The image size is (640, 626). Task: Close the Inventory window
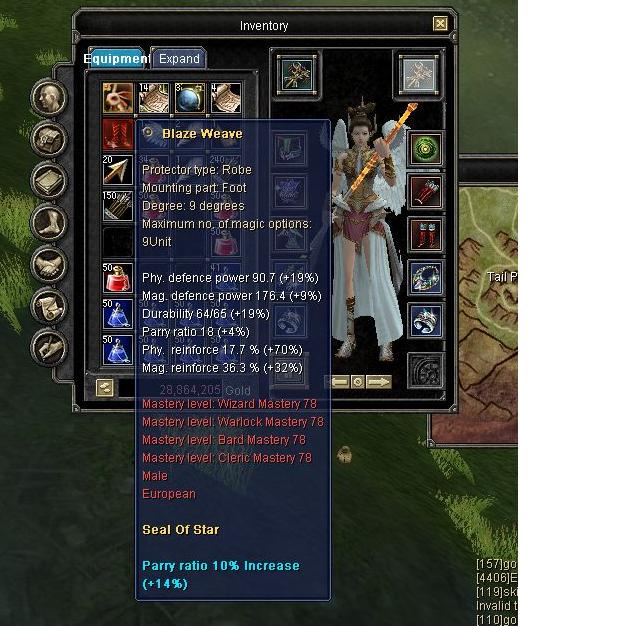[x=440, y=24]
